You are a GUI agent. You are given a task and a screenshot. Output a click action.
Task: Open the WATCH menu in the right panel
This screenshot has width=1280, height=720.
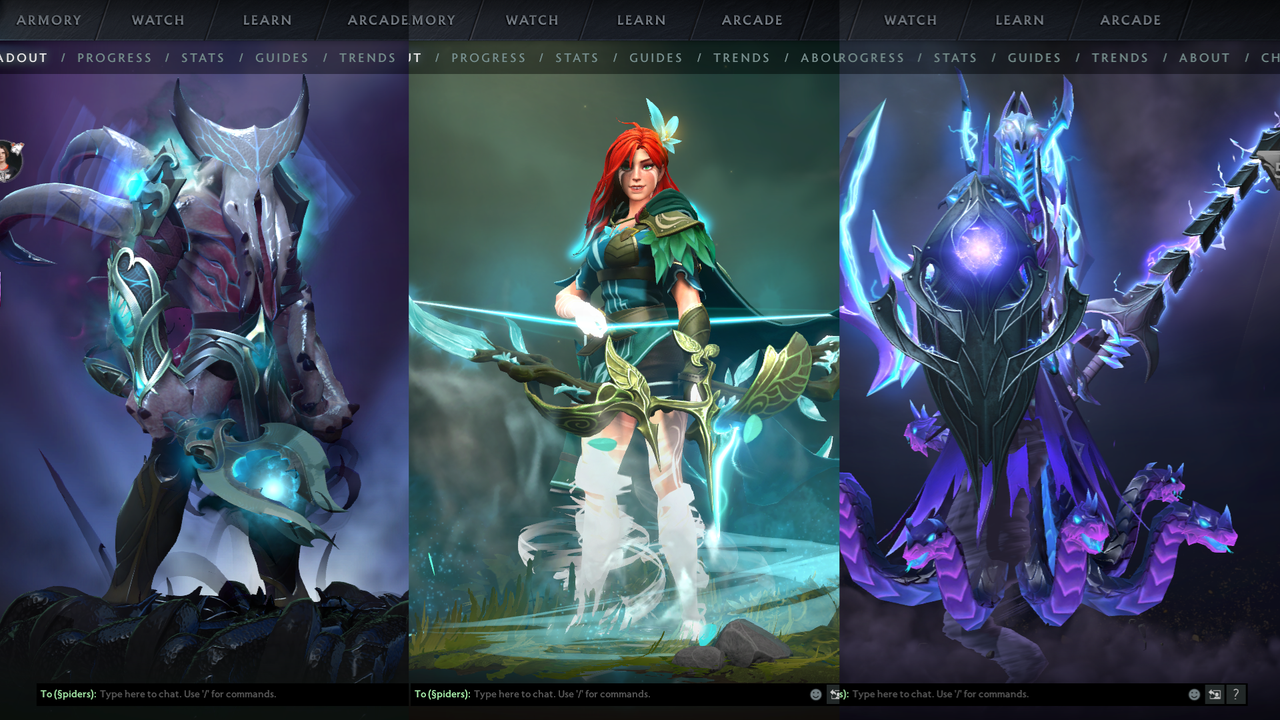coord(910,20)
